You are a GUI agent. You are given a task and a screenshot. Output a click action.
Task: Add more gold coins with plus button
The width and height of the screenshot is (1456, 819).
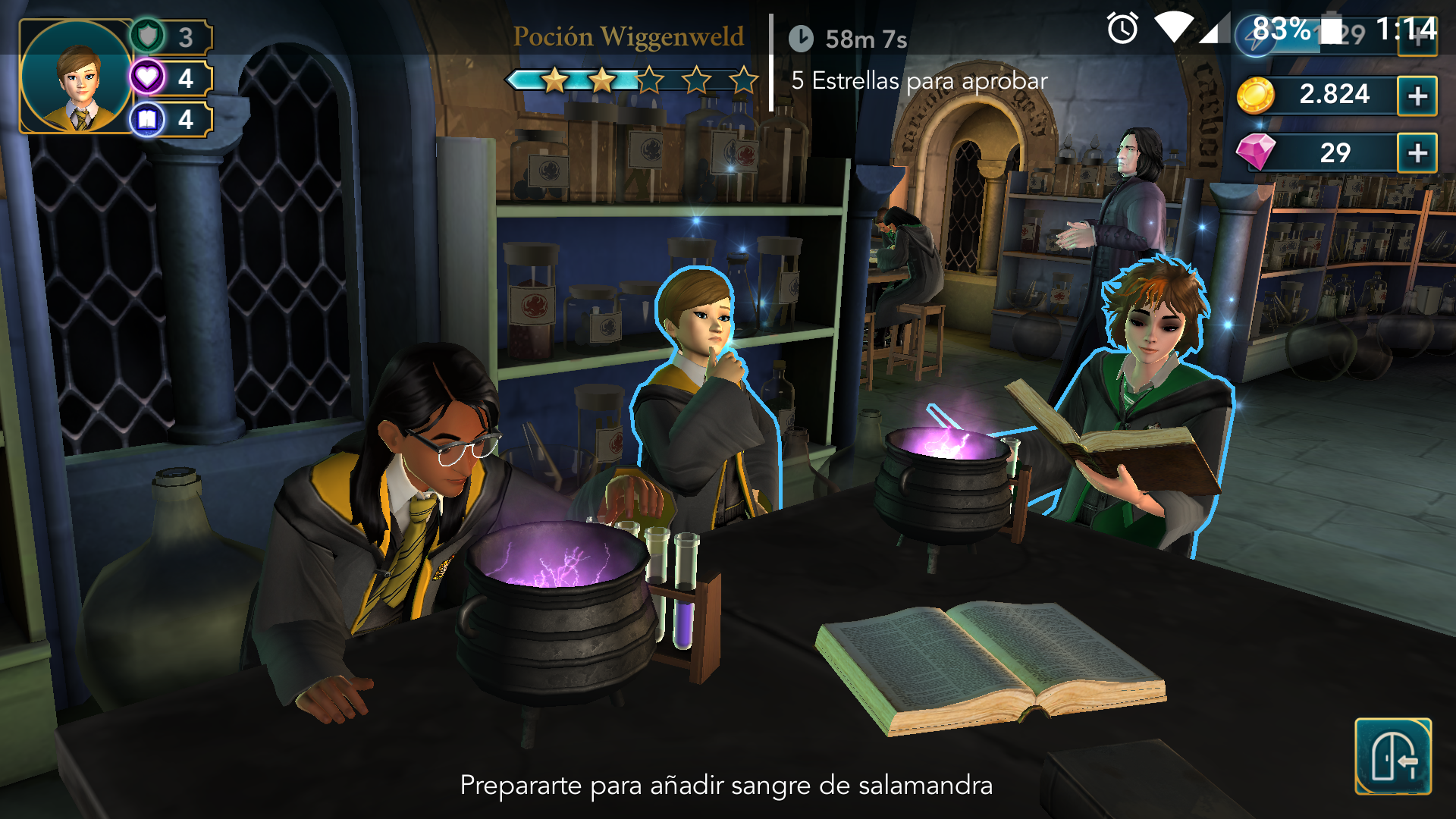click(x=1417, y=96)
